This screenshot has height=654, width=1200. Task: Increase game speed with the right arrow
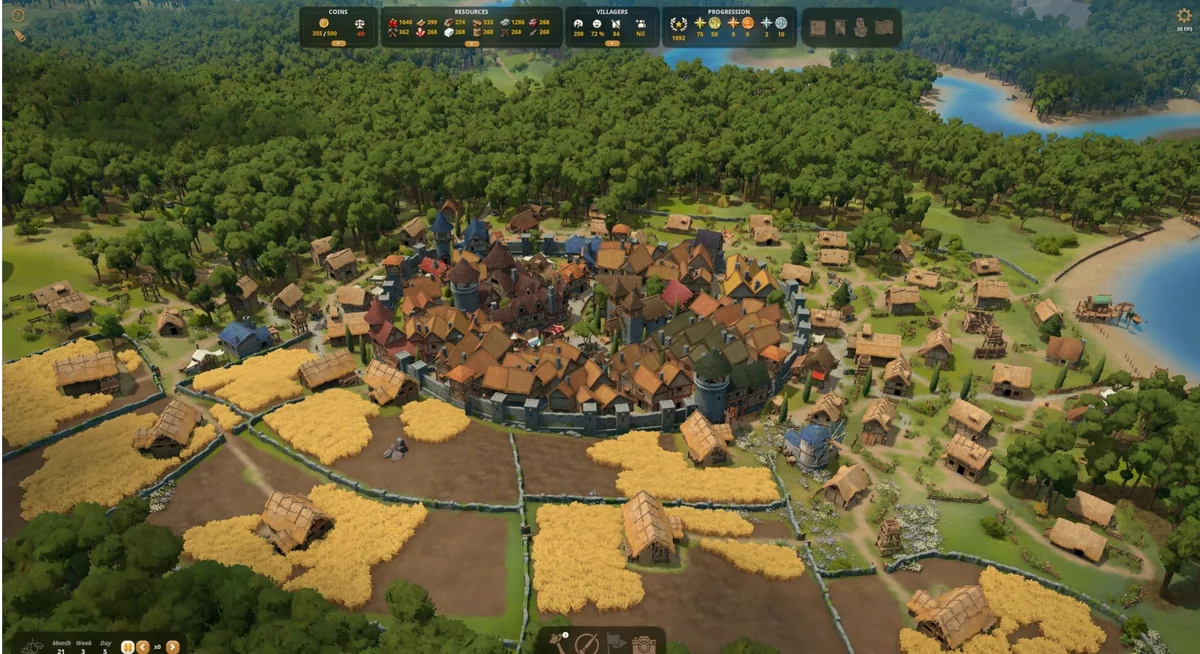(x=173, y=647)
